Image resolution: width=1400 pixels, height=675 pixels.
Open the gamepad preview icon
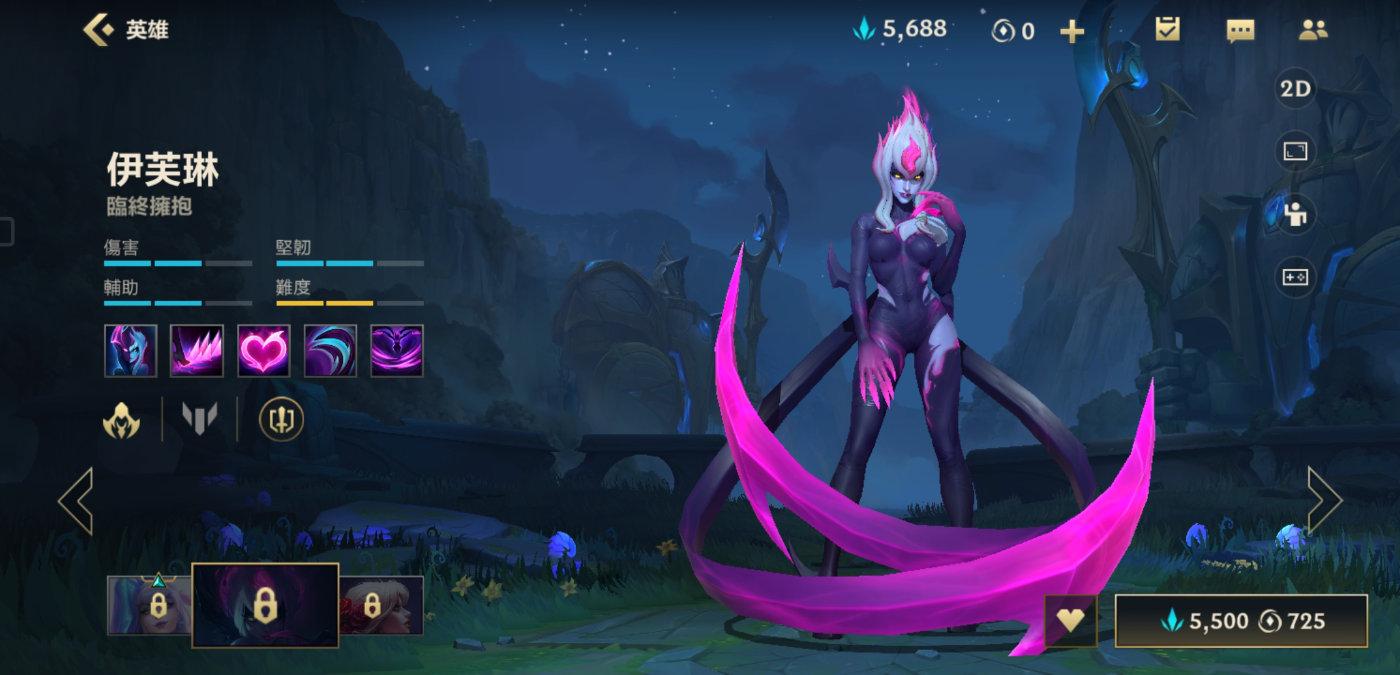pyautogui.click(x=1295, y=276)
